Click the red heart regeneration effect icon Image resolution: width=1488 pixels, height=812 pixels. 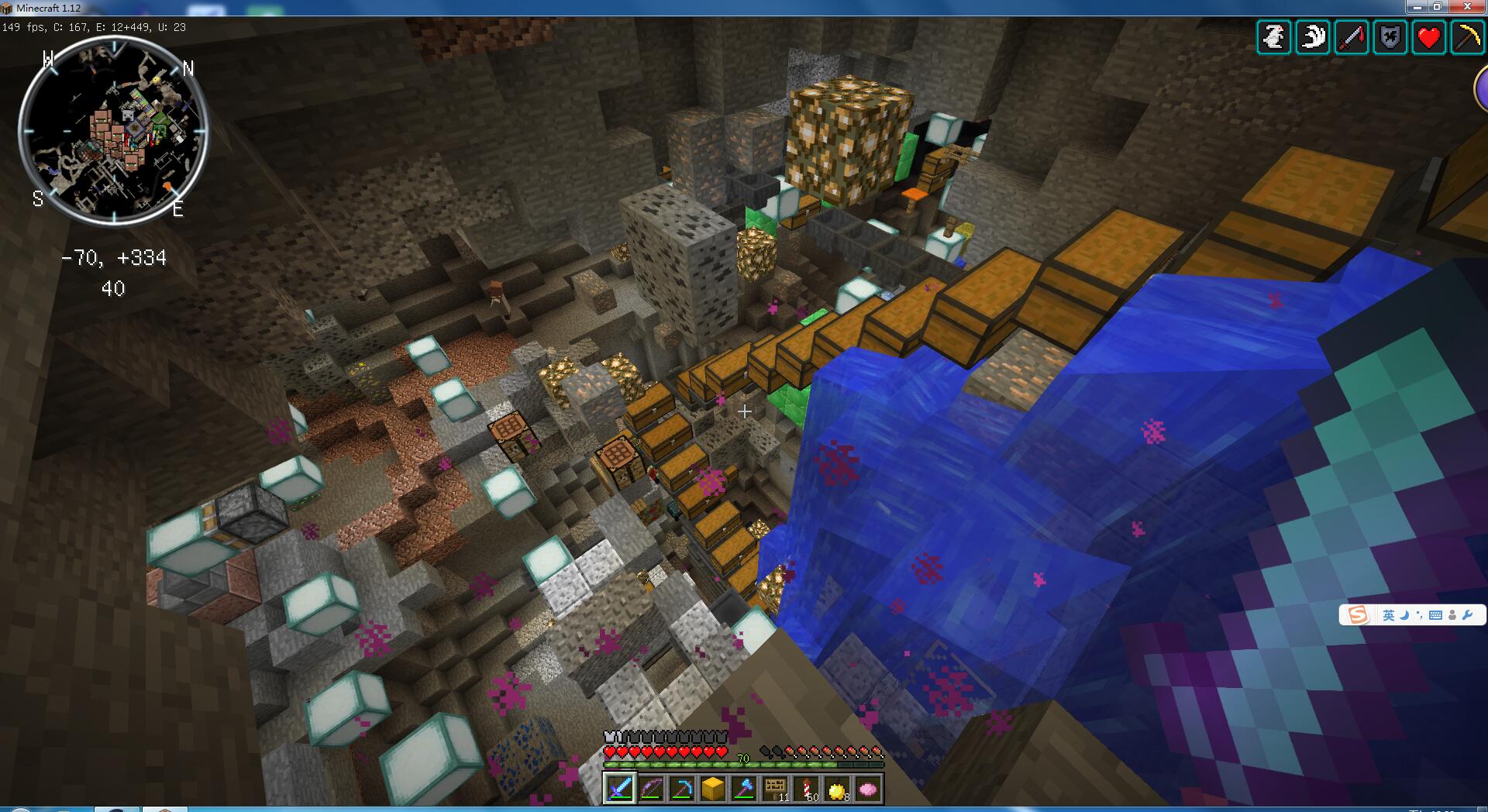click(1429, 37)
